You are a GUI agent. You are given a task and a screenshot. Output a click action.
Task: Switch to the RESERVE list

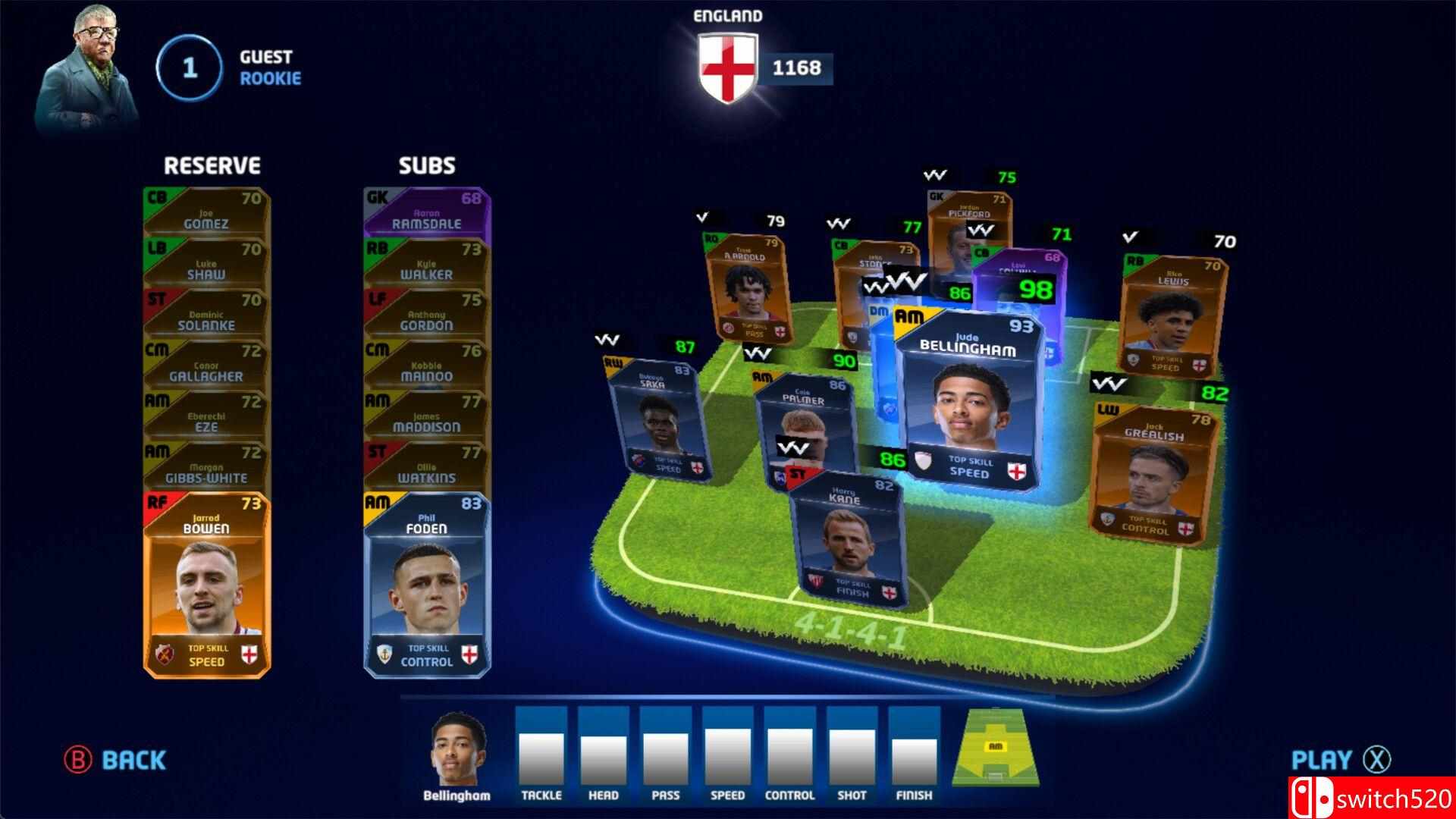point(213,164)
